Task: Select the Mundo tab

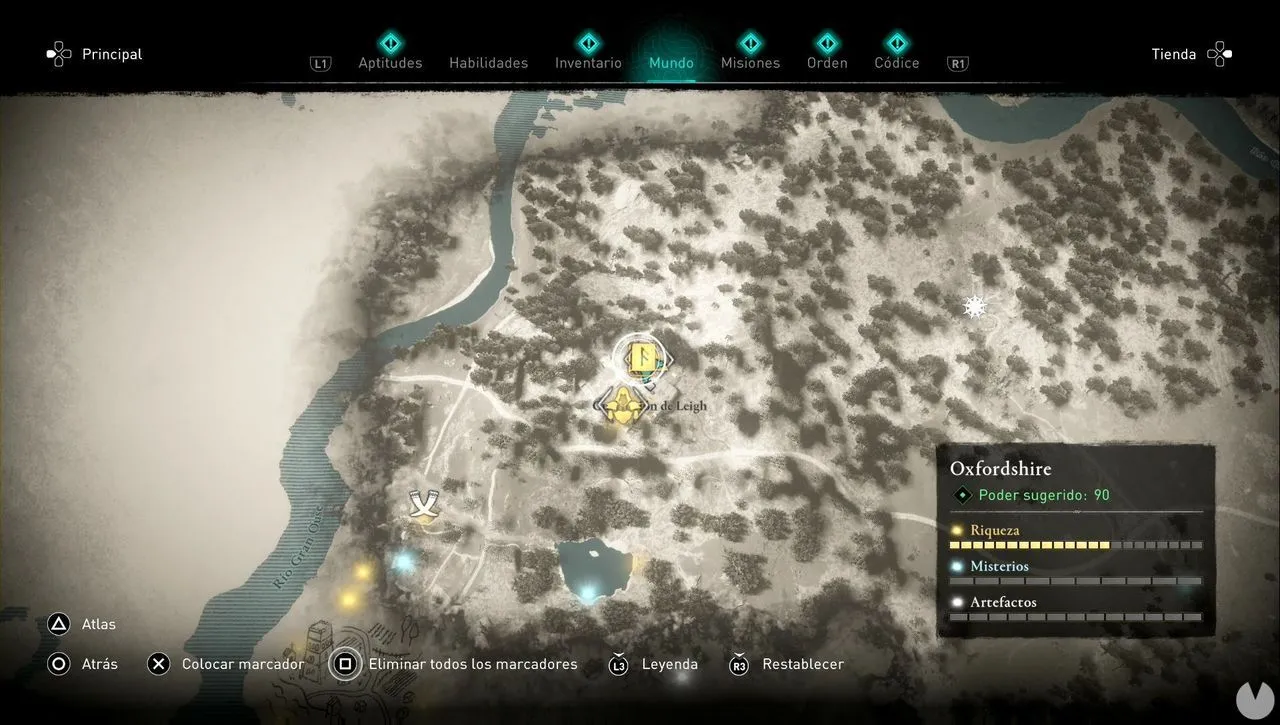Action: click(x=671, y=62)
